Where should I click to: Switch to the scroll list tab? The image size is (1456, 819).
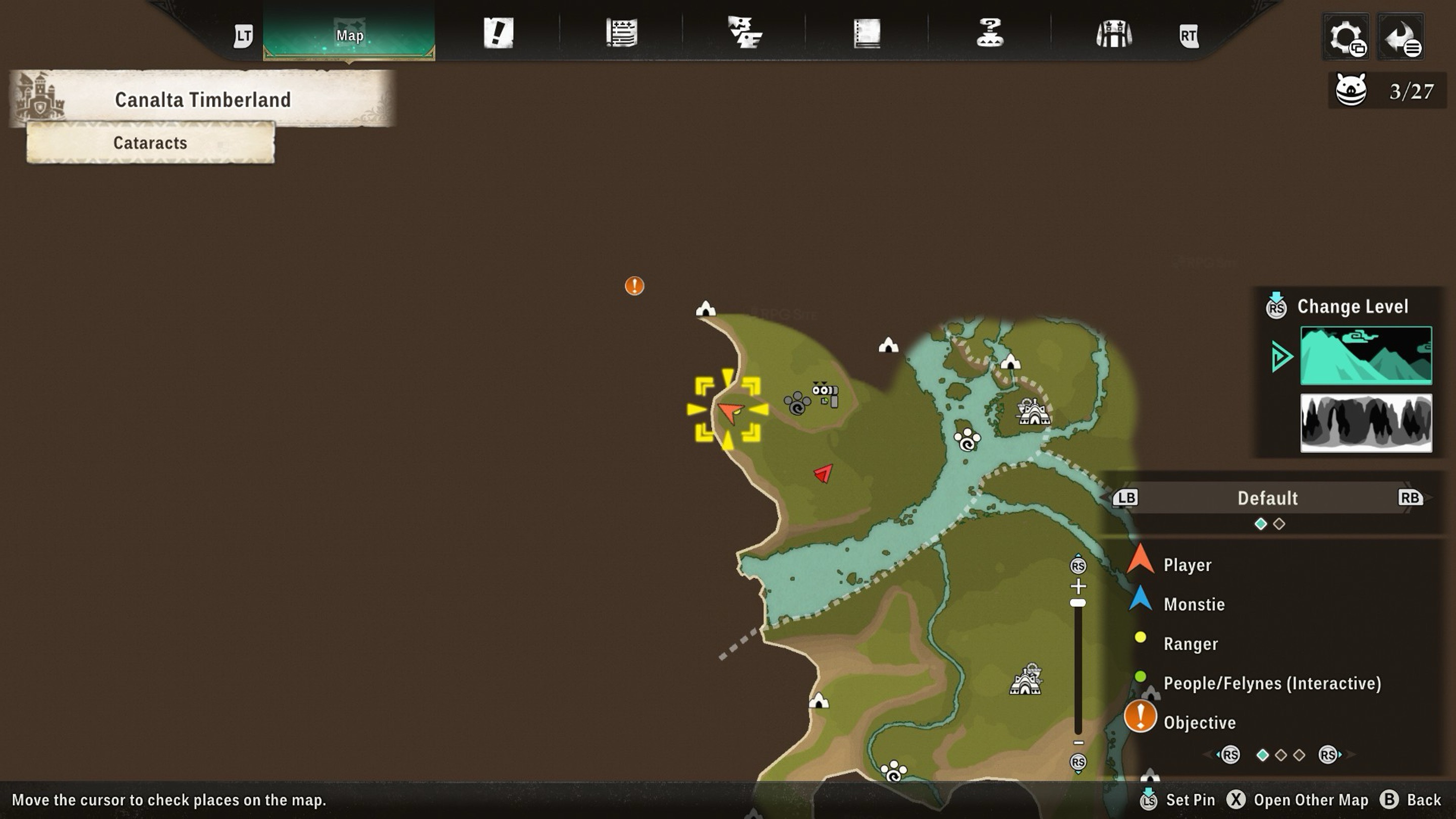pos(622,33)
